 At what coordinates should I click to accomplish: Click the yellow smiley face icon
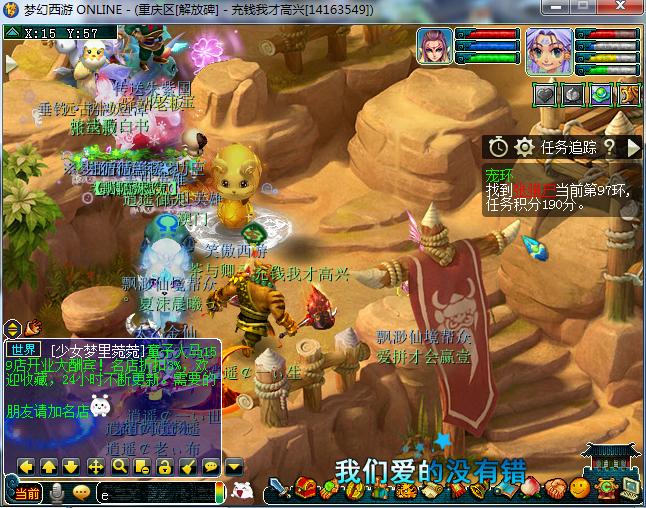(x=580, y=489)
